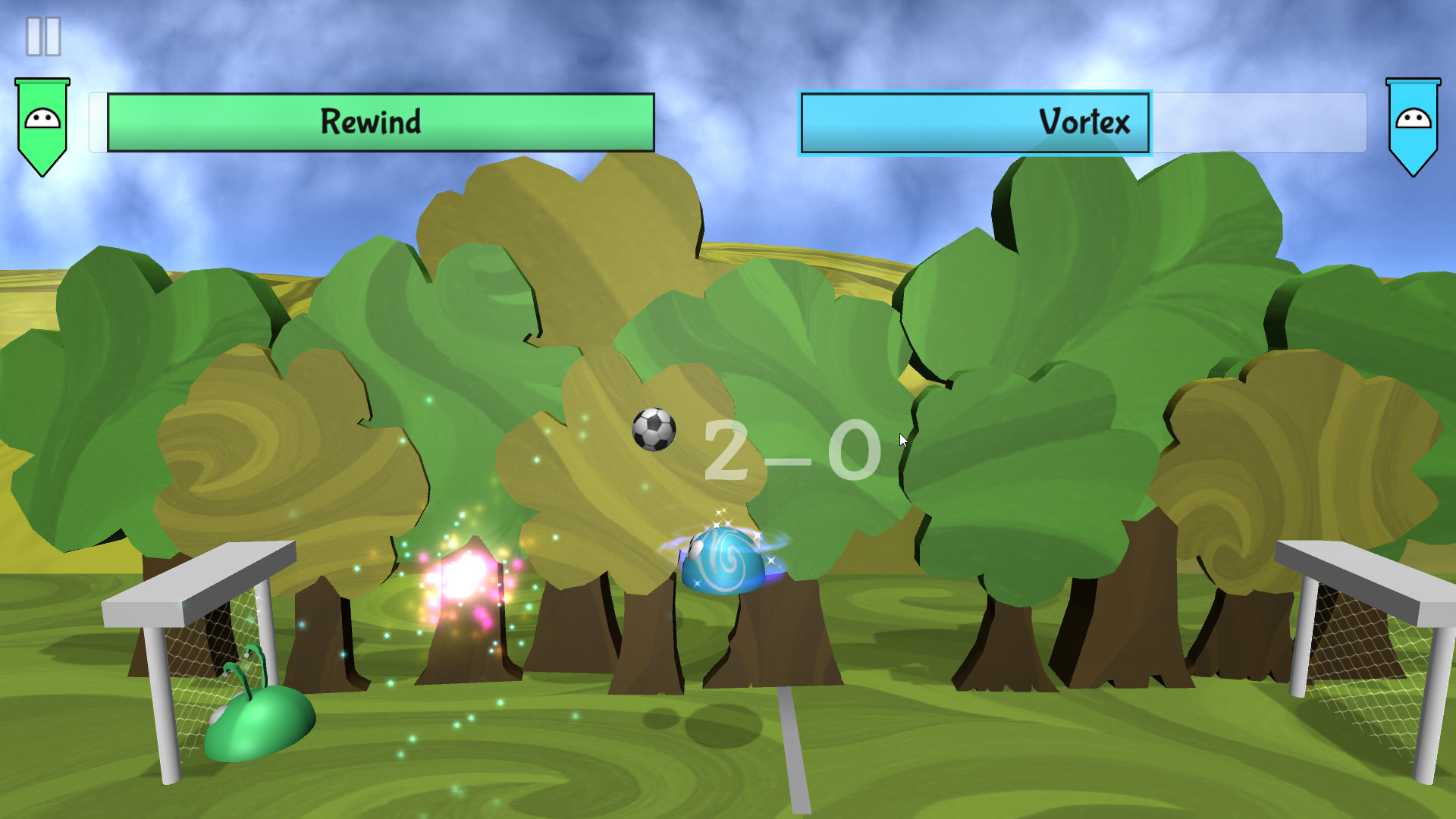
Task: Expand the Rewind ability bar
Action: click(379, 121)
